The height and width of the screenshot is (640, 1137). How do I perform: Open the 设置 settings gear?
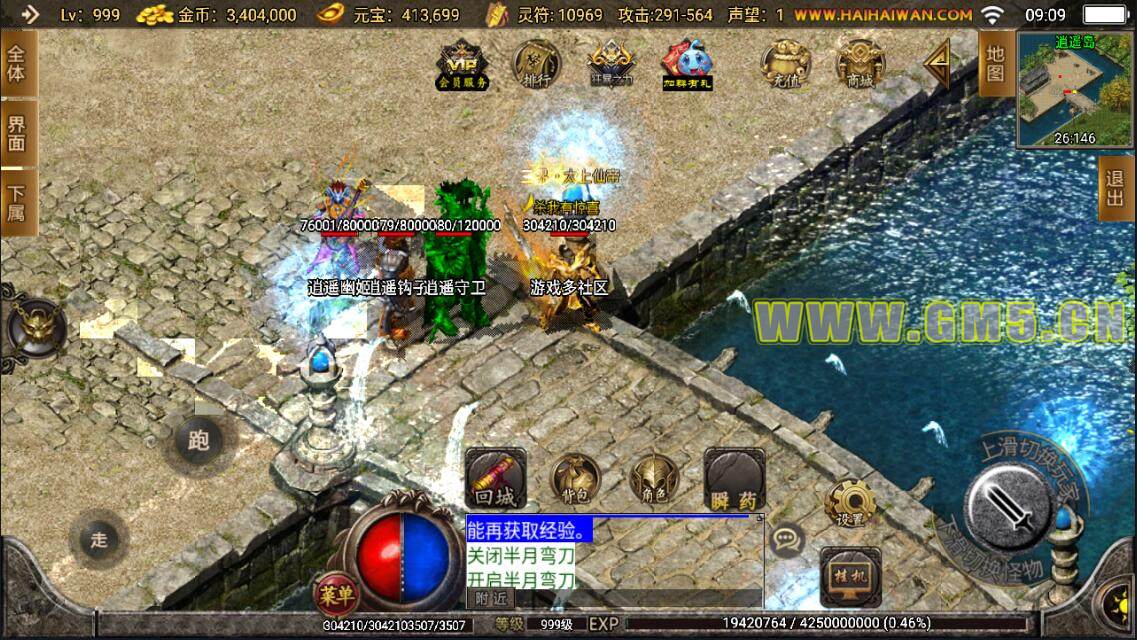pos(850,503)
